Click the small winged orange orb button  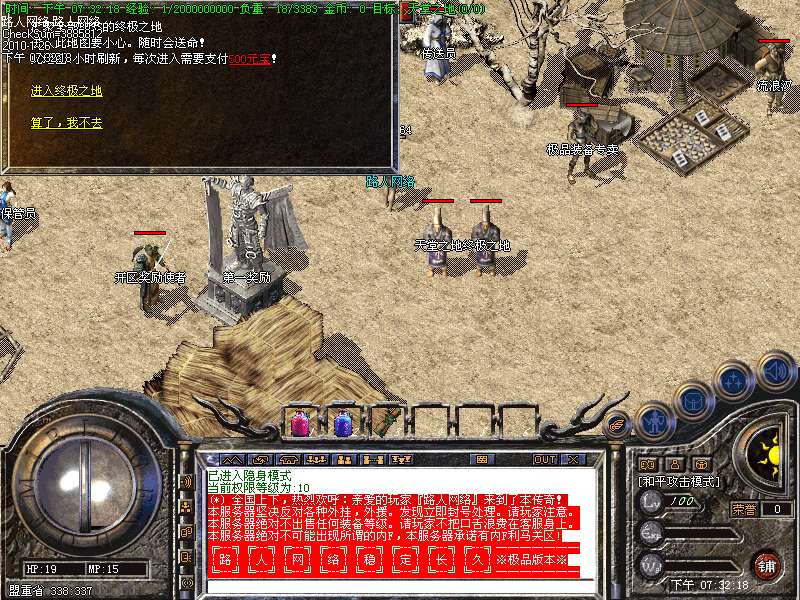(x=617, y=423)
